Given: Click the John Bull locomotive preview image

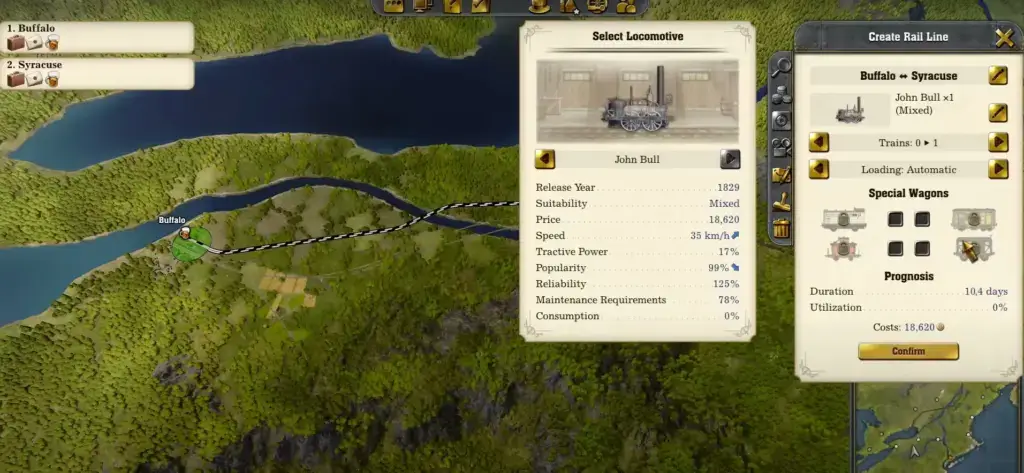Looking at the screenshot, I should pyautogui.click(x=637, y=101).
